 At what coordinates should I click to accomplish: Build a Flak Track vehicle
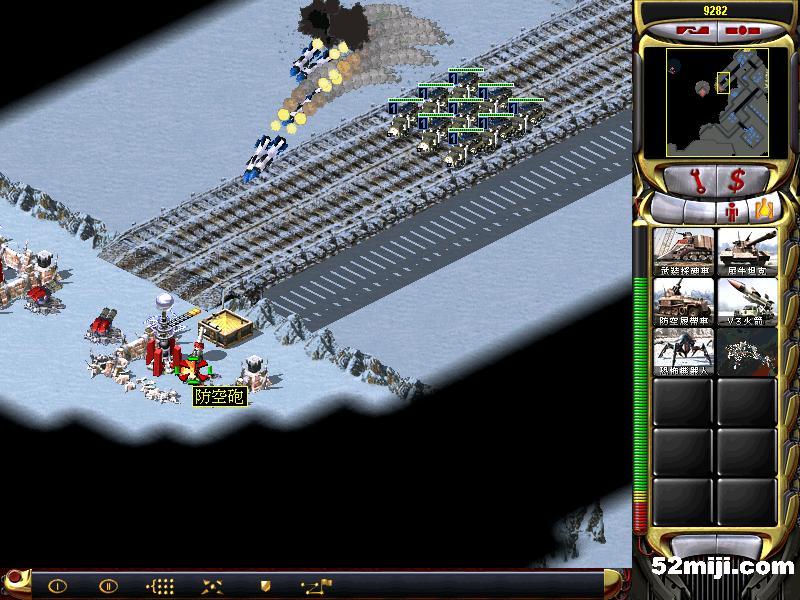[684, 301]
